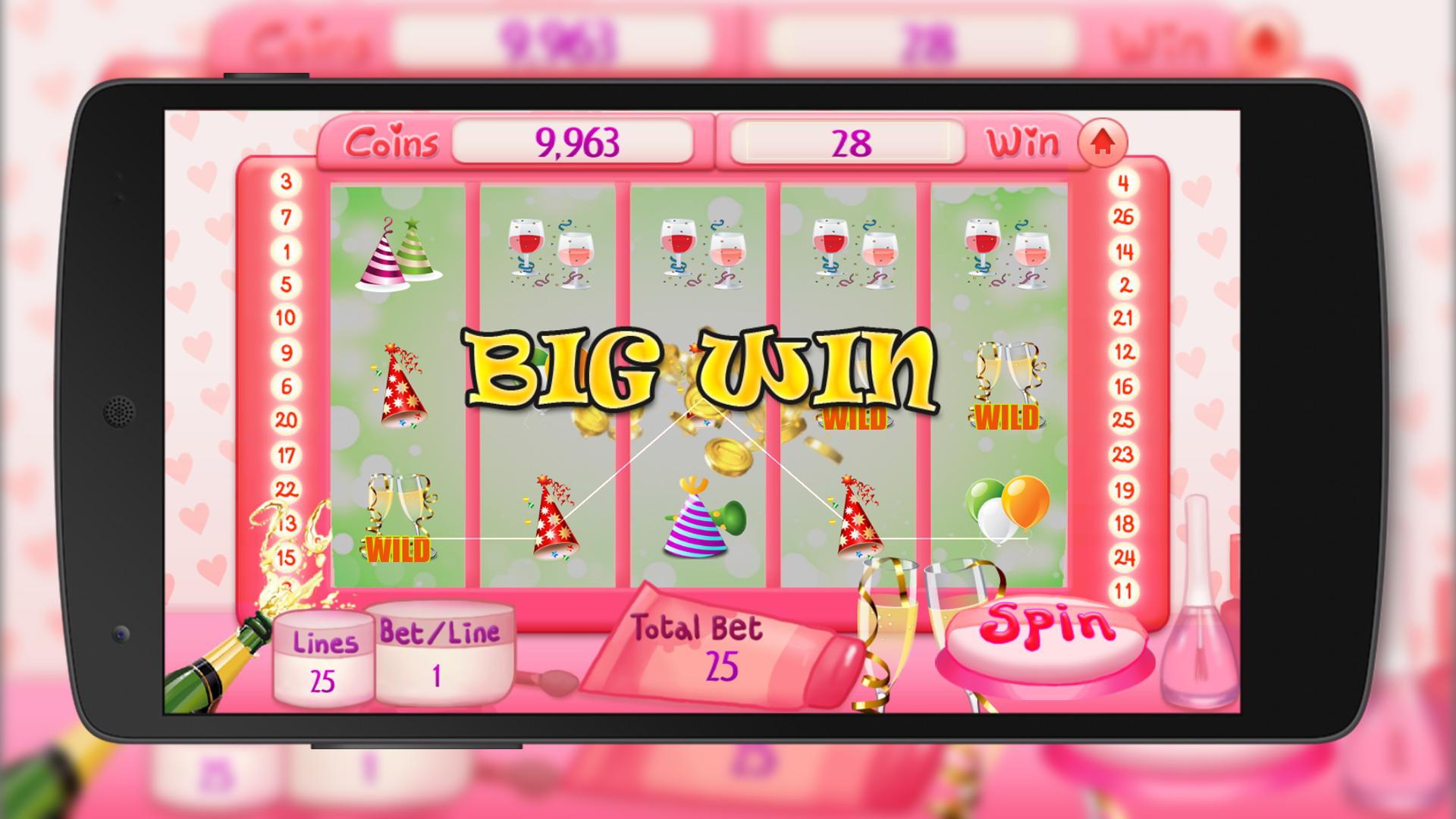
Task: Click payline number 3 on the left
Action: coord(284,181)
